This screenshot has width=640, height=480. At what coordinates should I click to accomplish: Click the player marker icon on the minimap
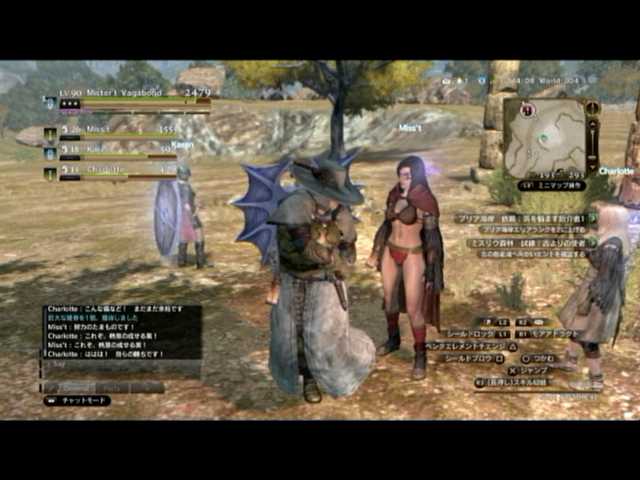pyautogui.click(x=543, y=138)
